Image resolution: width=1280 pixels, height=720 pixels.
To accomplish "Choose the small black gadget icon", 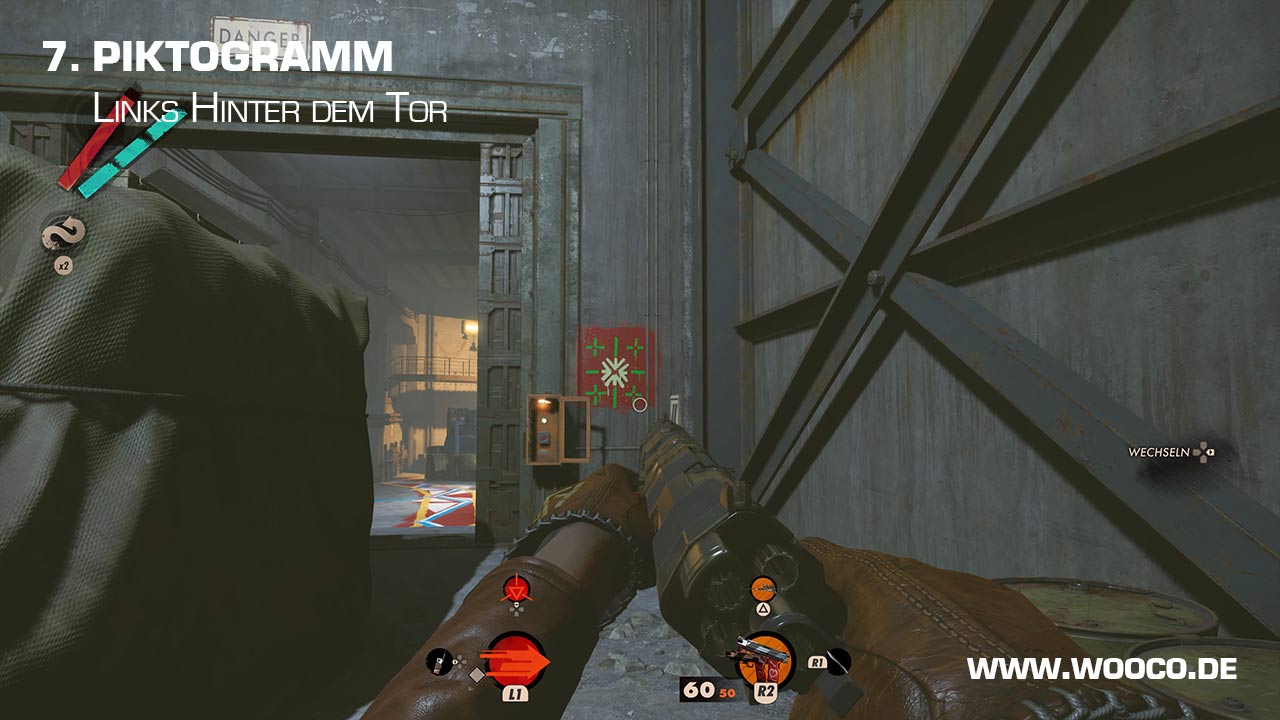I will coord(439,661).
